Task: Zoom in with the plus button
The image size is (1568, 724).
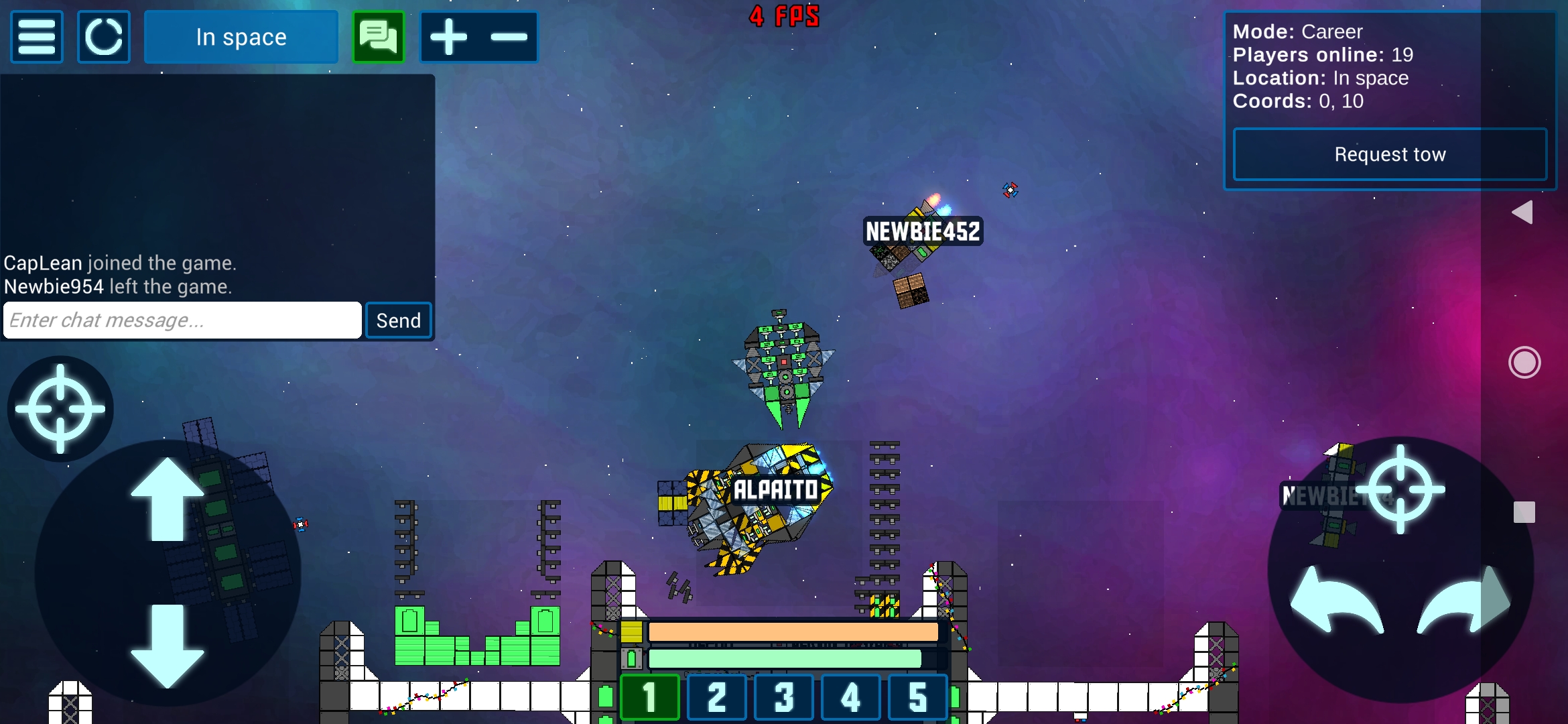Action: click(x=448, y=37)
